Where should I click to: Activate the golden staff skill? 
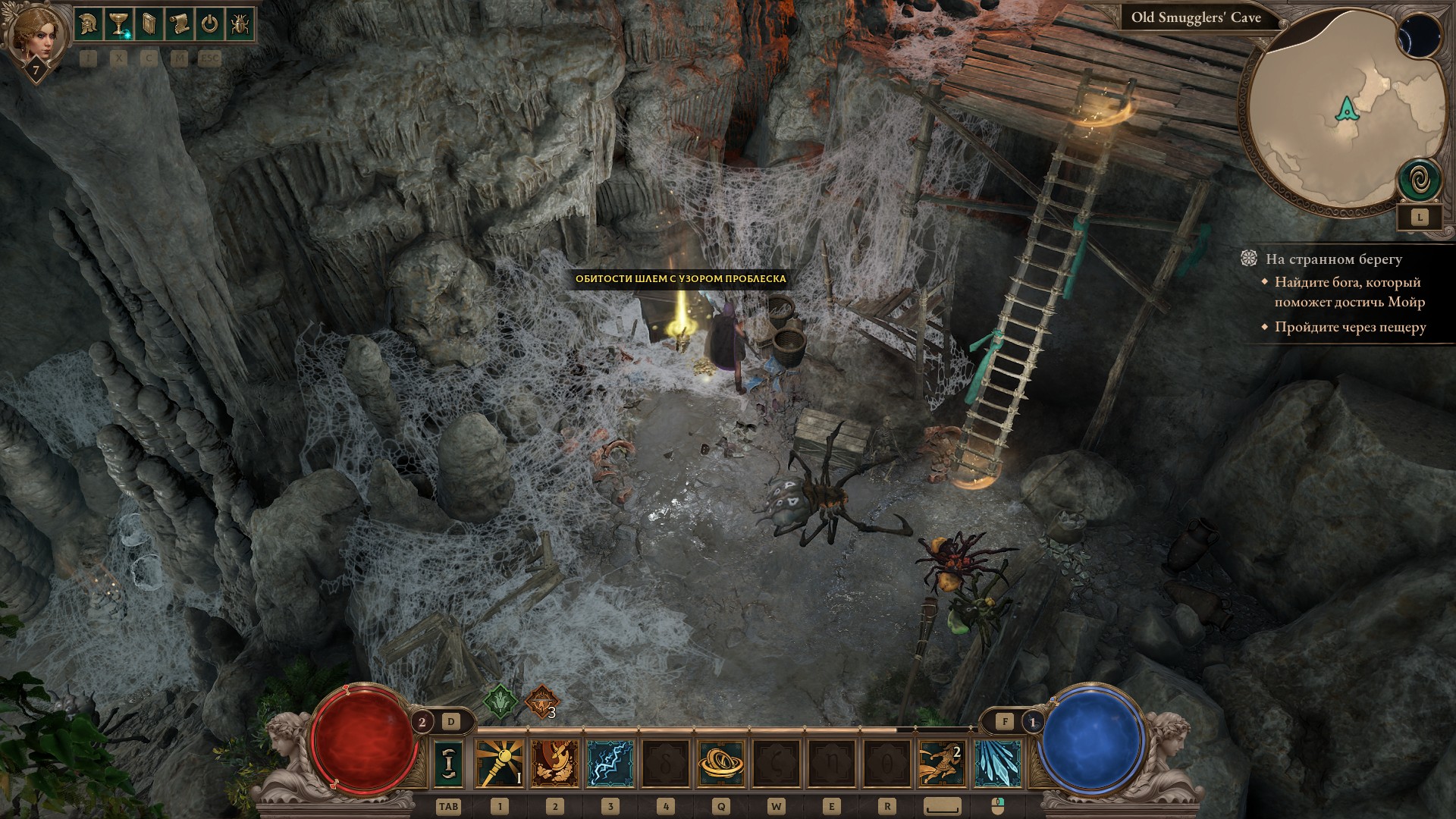tap(500, 763)
